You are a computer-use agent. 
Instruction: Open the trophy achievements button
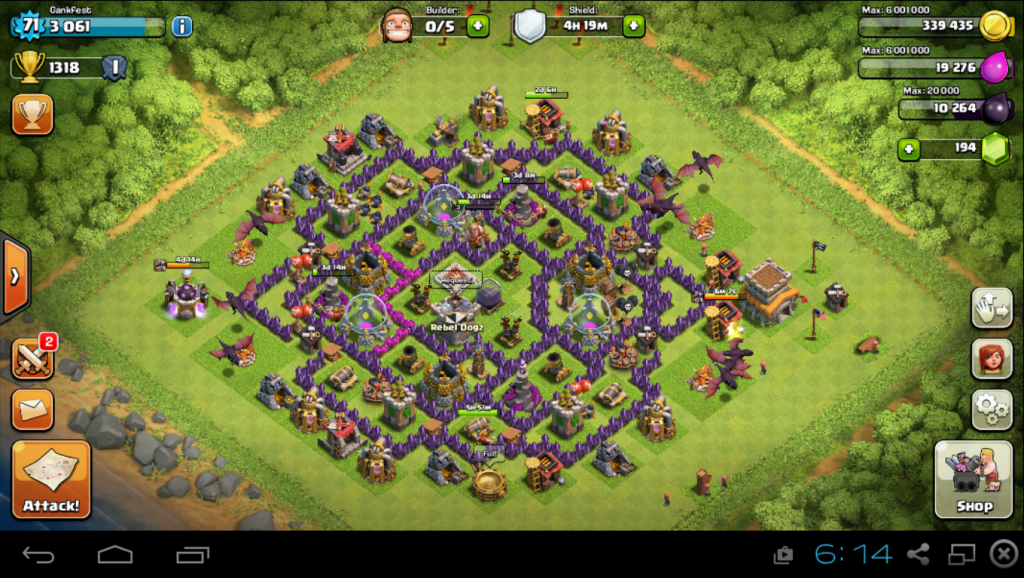[32, 114]
